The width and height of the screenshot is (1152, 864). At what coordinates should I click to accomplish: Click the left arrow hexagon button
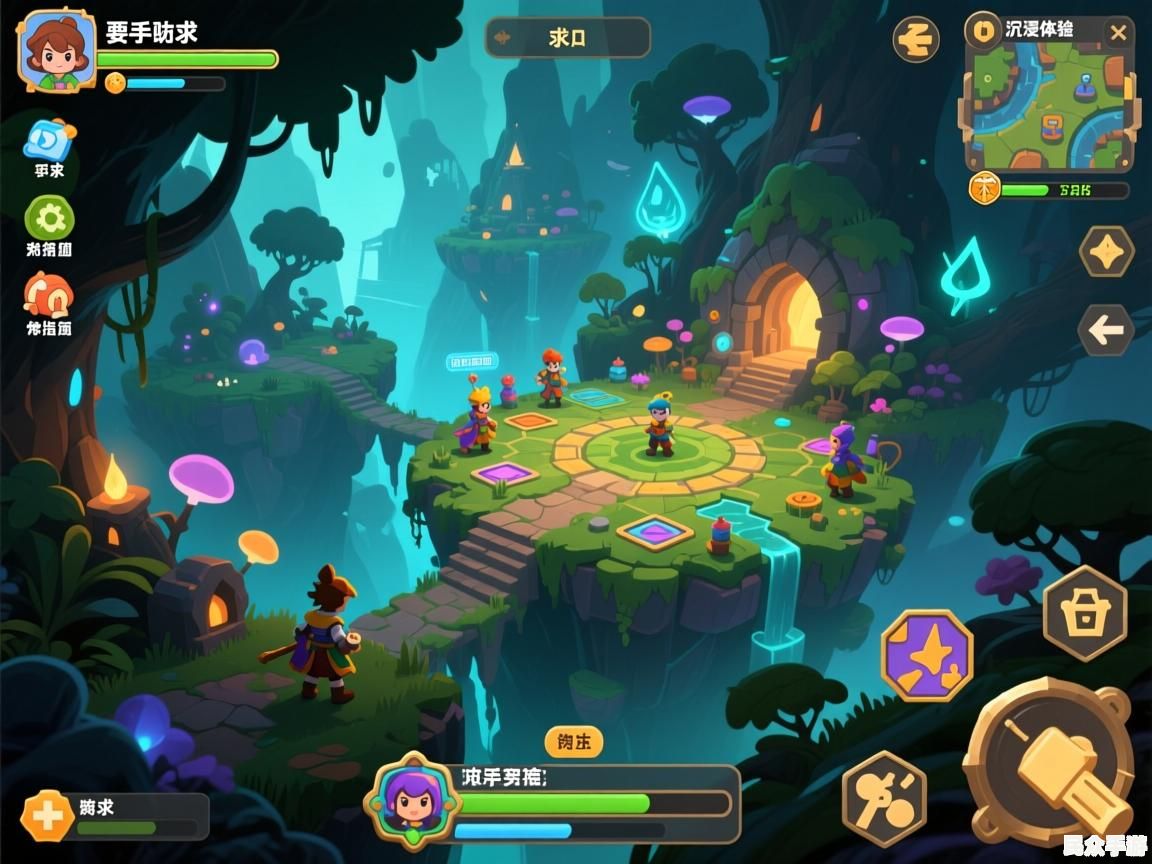pos(1106,330)
